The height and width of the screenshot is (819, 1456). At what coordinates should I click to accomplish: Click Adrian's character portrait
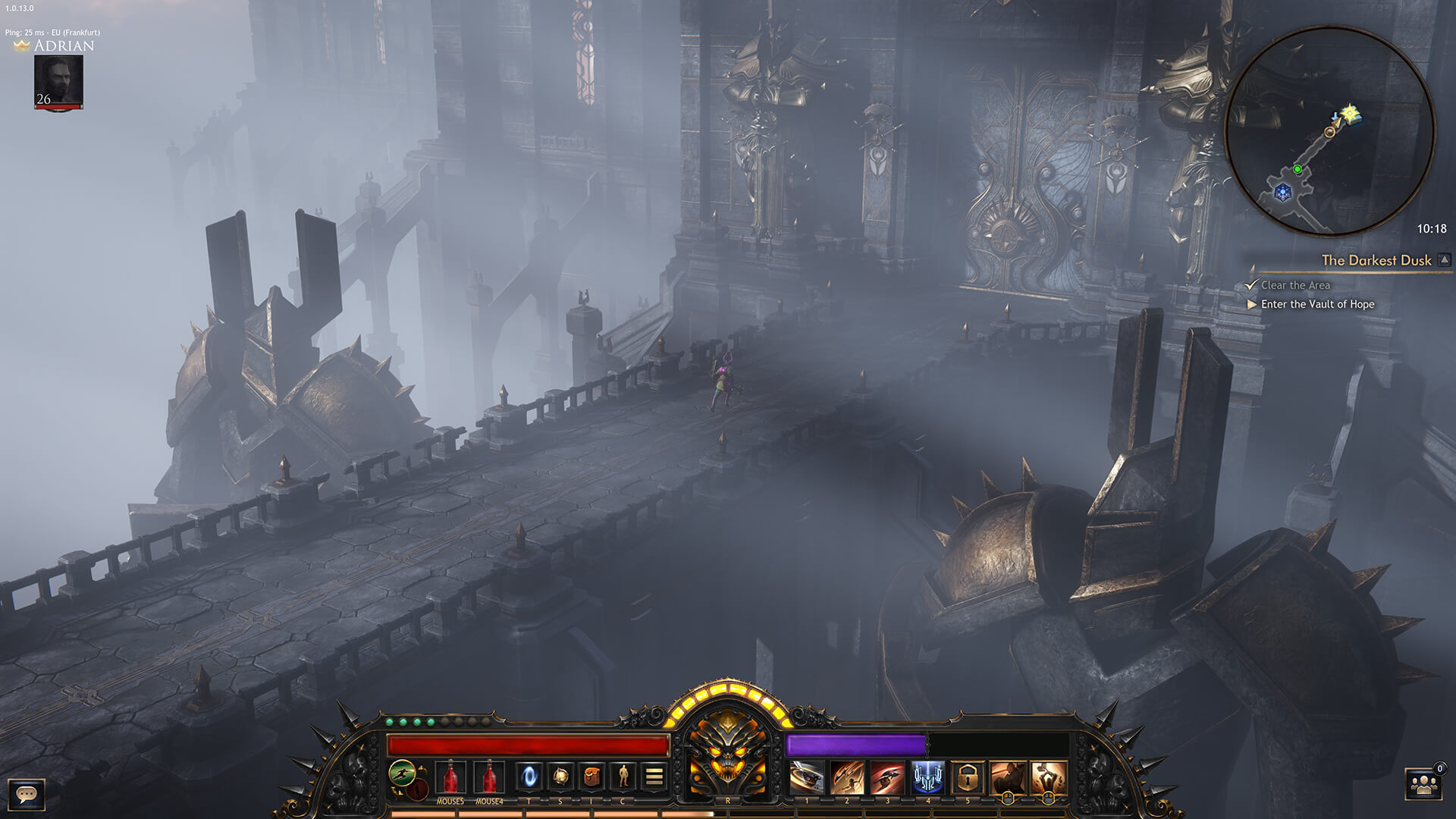pyautogui.click(x=58, y=81)
